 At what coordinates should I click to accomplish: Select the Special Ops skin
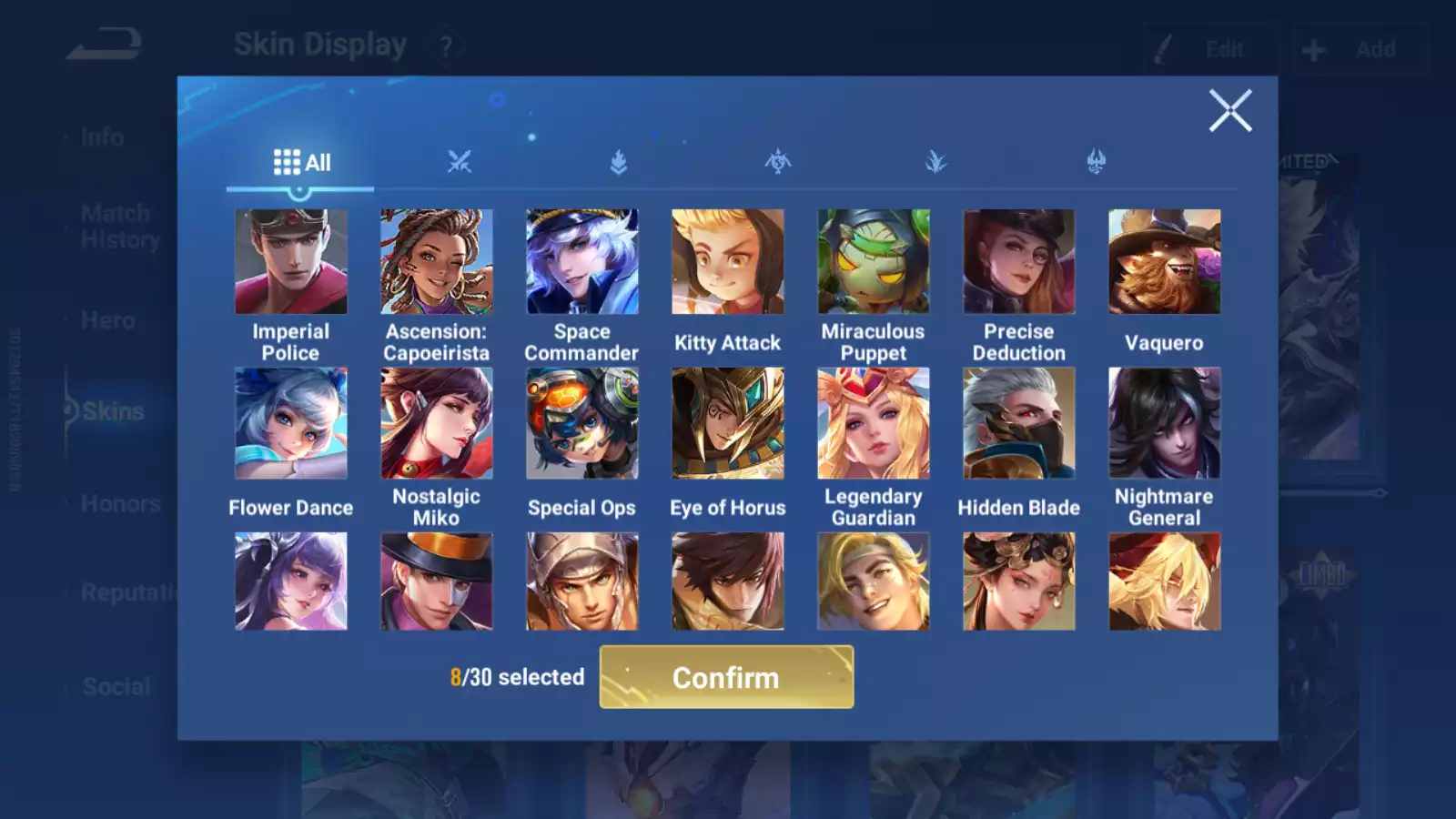tap(582, 423)
